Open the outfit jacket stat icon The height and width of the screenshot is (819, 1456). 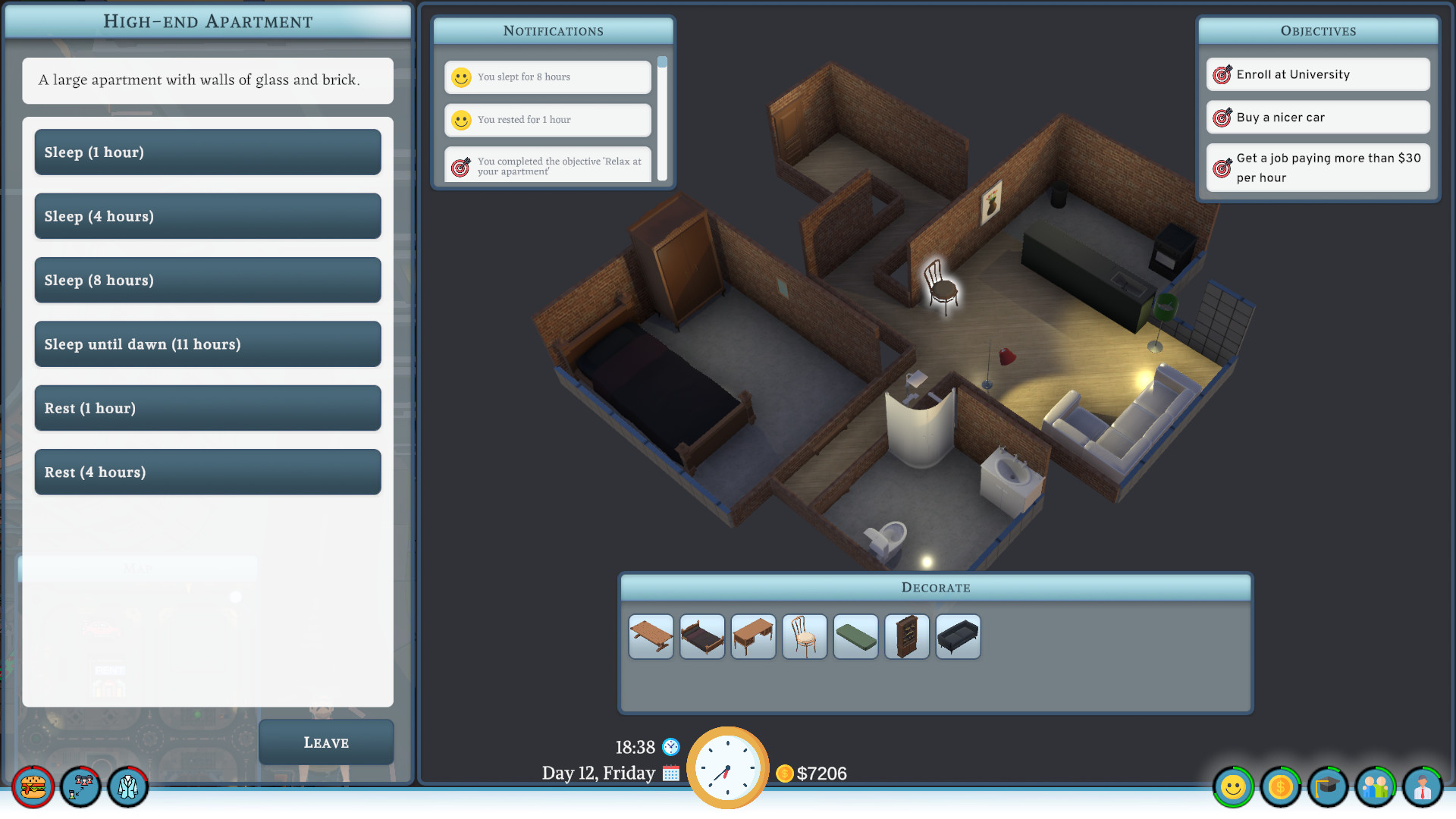click(x=127, y=788)
